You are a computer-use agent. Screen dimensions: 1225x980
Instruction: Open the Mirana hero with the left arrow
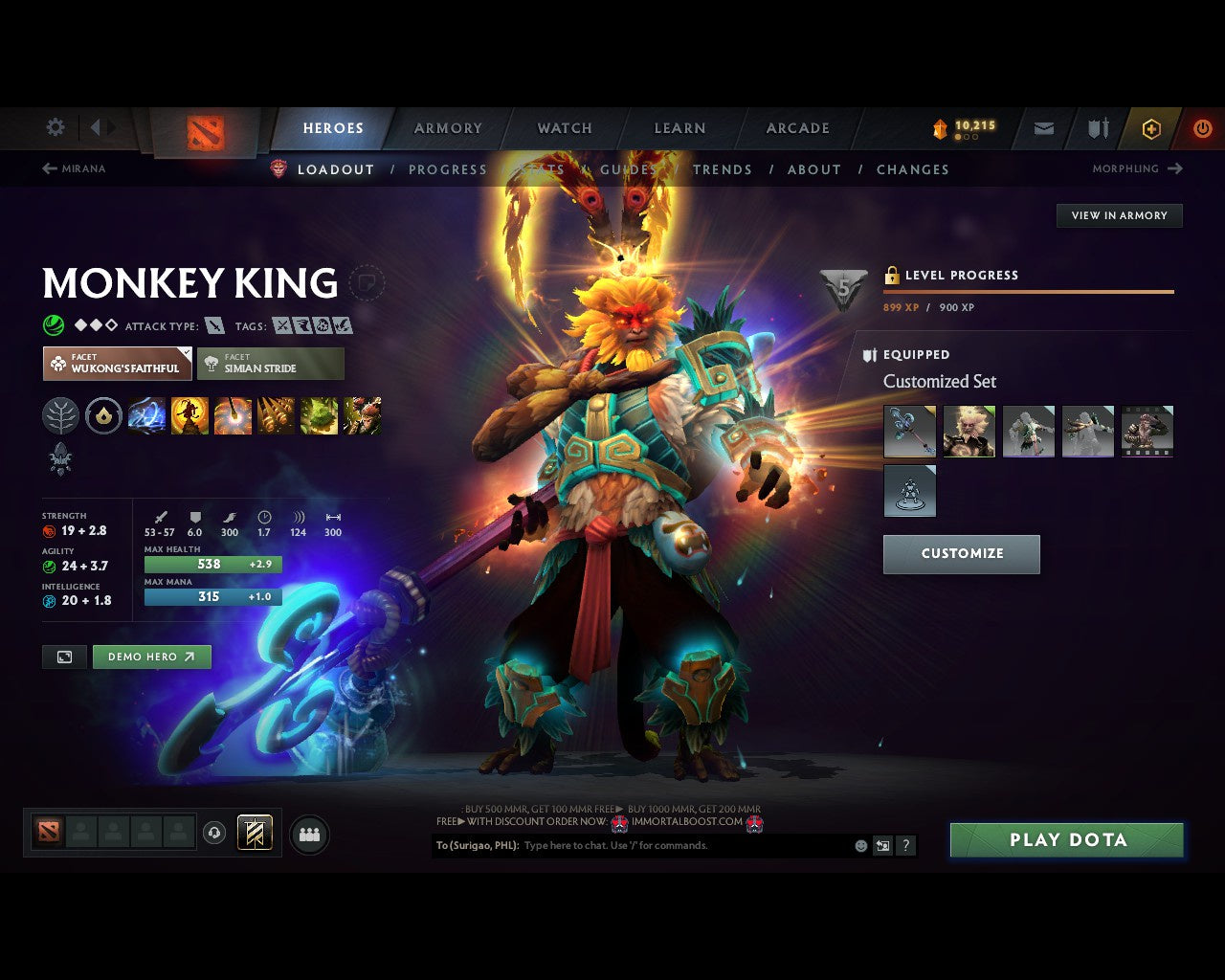pos(48,168)
